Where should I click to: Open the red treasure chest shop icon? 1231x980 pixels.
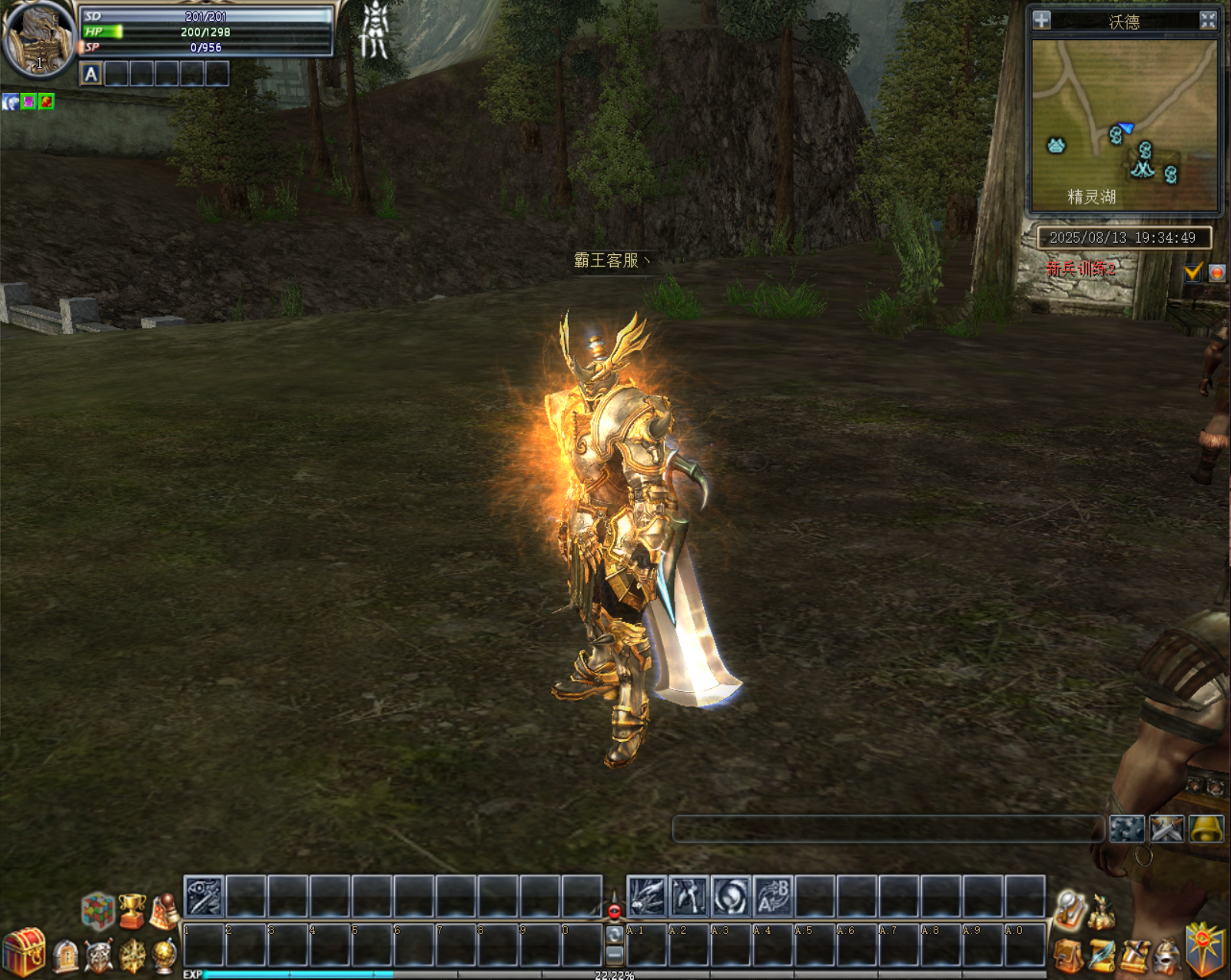[24, 952]
